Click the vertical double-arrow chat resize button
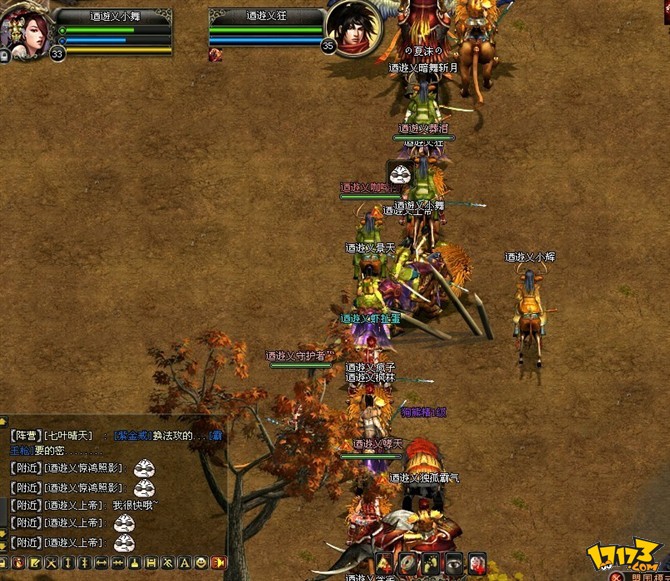Viewport: 670px width, 581px height. coord(69,563)
